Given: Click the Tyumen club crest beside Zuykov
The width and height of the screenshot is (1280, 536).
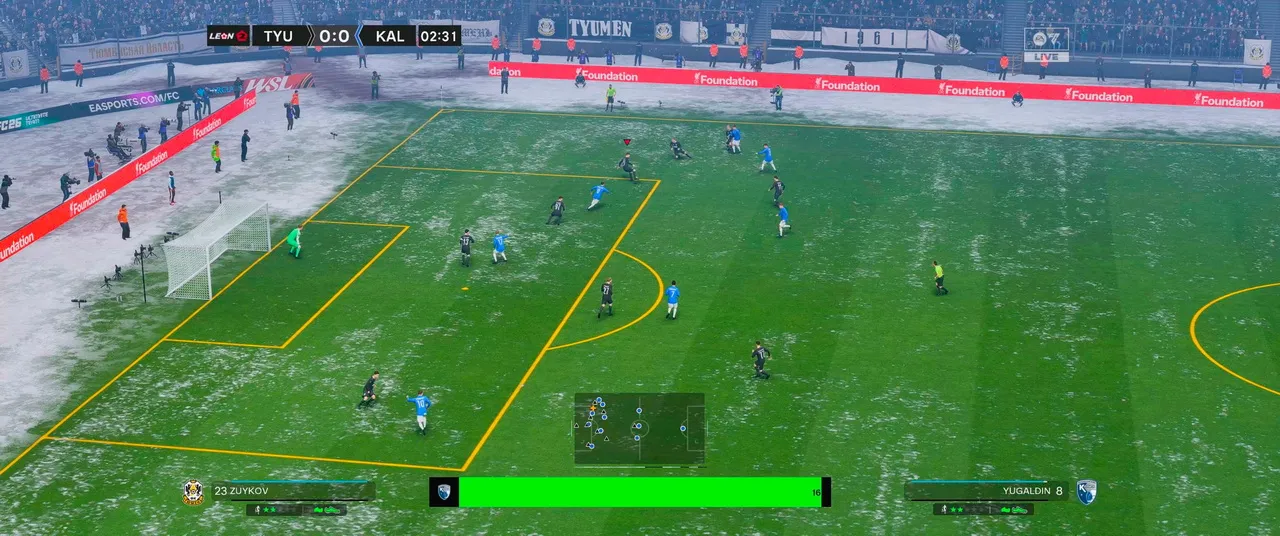Looking at the screenshot, I should [193, 492].
